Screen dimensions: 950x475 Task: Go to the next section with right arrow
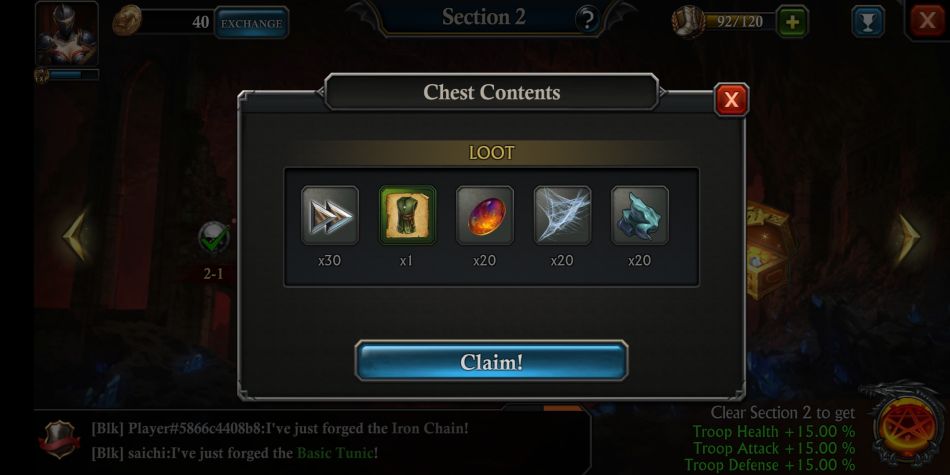click(x=907, y=237)
